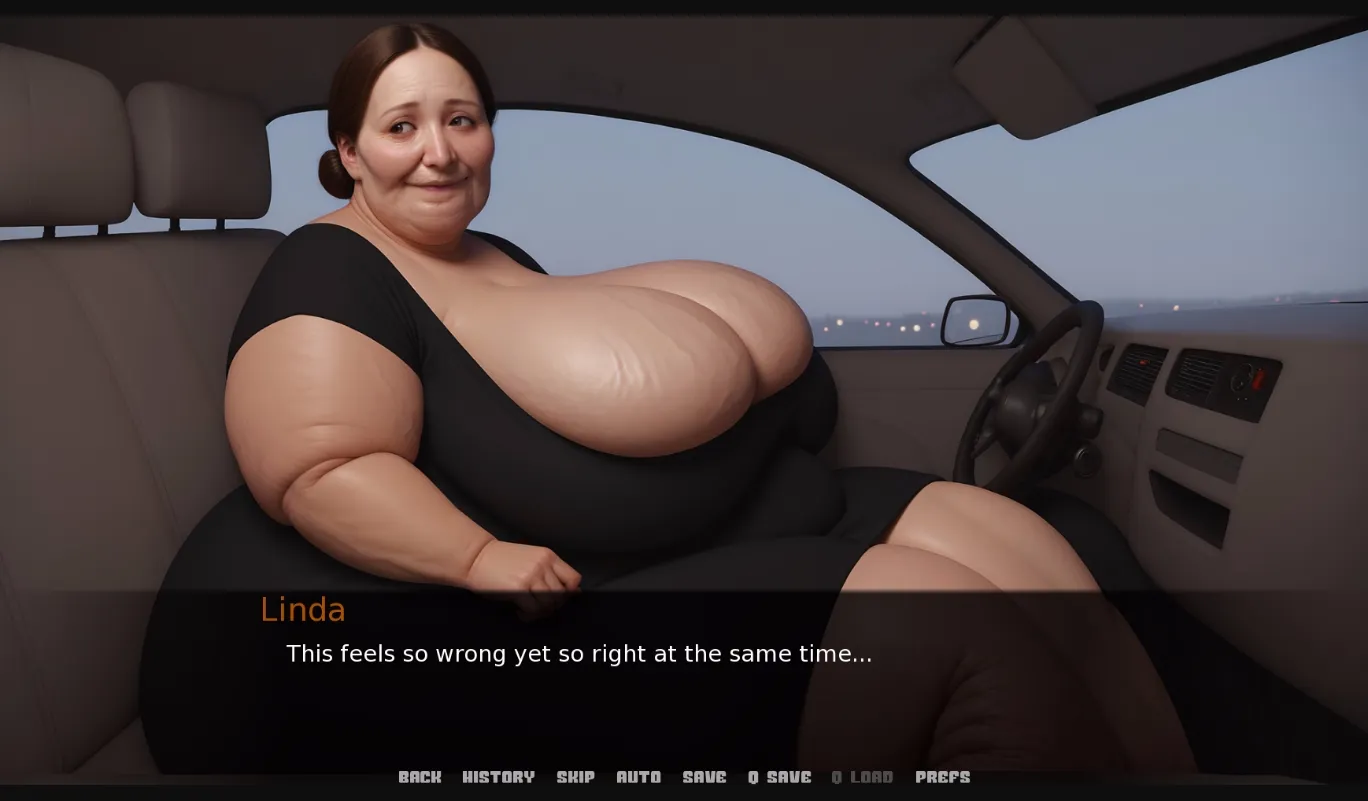1368x801 pixels.
Task: Open the dialogue History screen
Action: tap(498, 777)
